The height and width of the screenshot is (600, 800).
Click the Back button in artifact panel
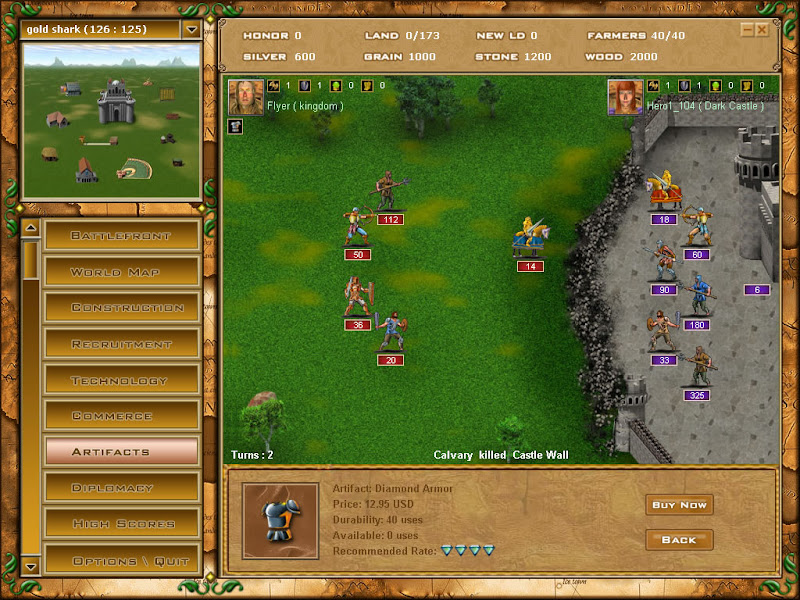[679, 540]
